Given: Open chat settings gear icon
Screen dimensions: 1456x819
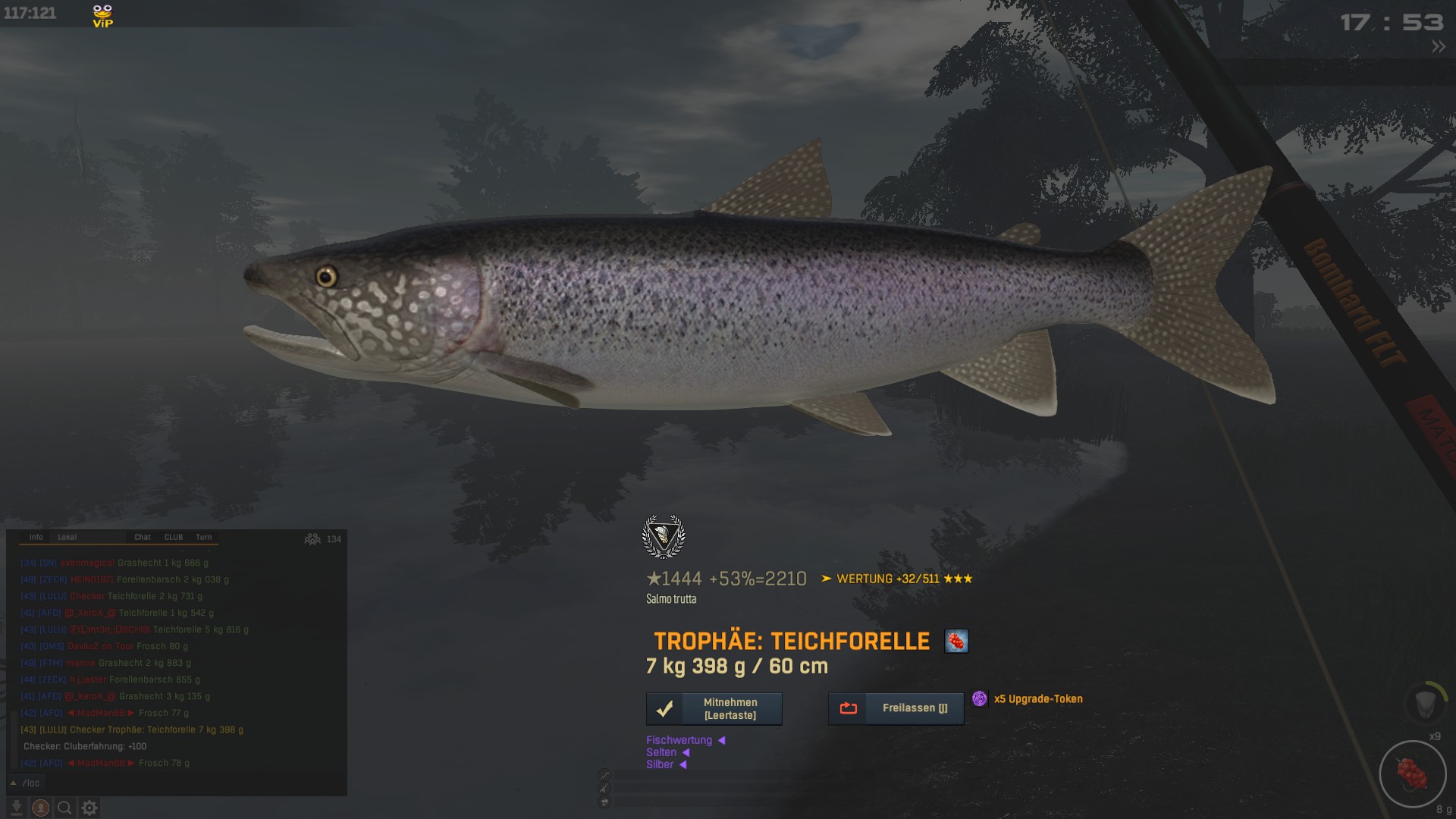Looking at the screenshot, I should click(x=89, y=808).
